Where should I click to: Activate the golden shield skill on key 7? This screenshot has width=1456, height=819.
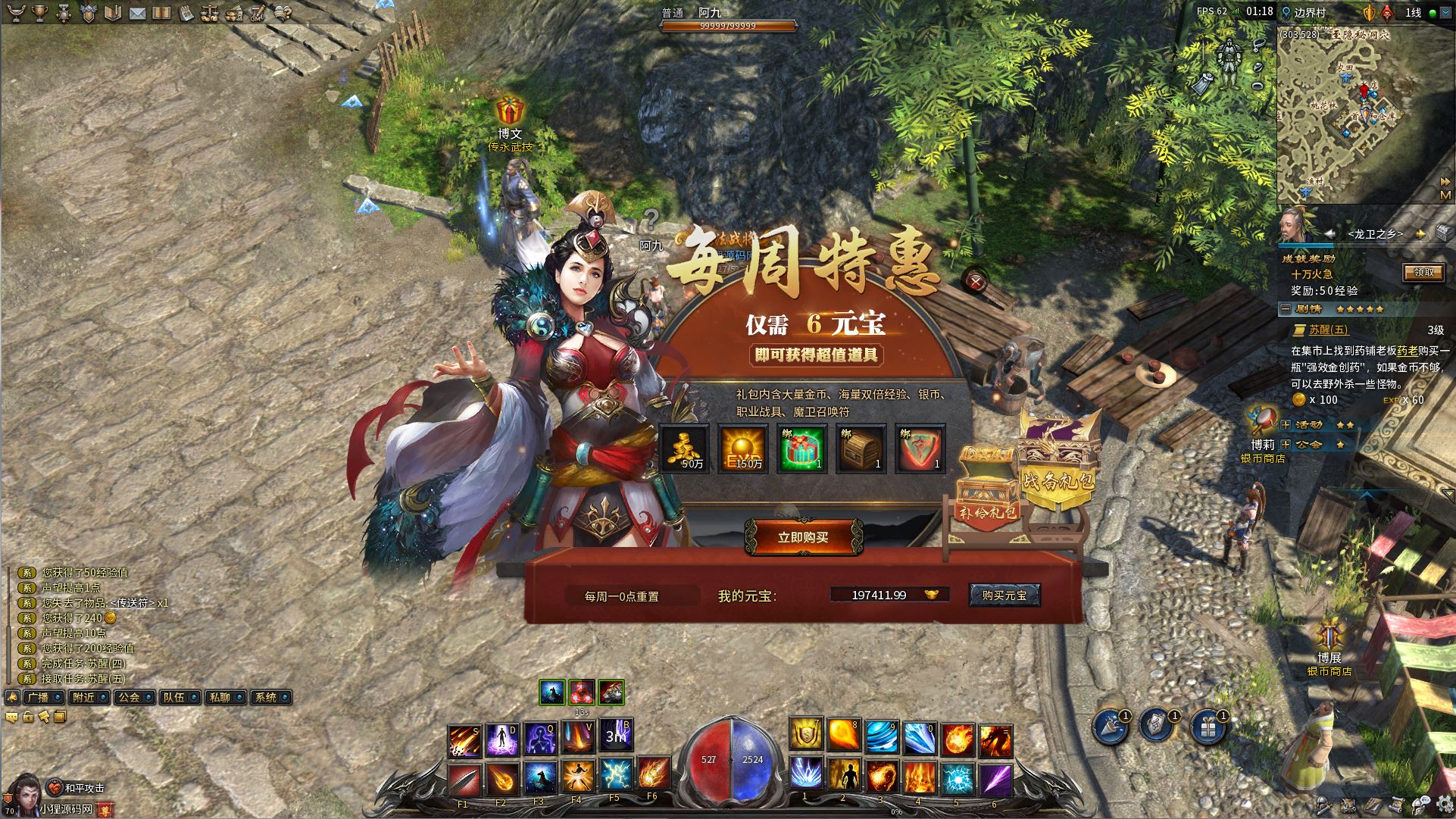point(805,736)
